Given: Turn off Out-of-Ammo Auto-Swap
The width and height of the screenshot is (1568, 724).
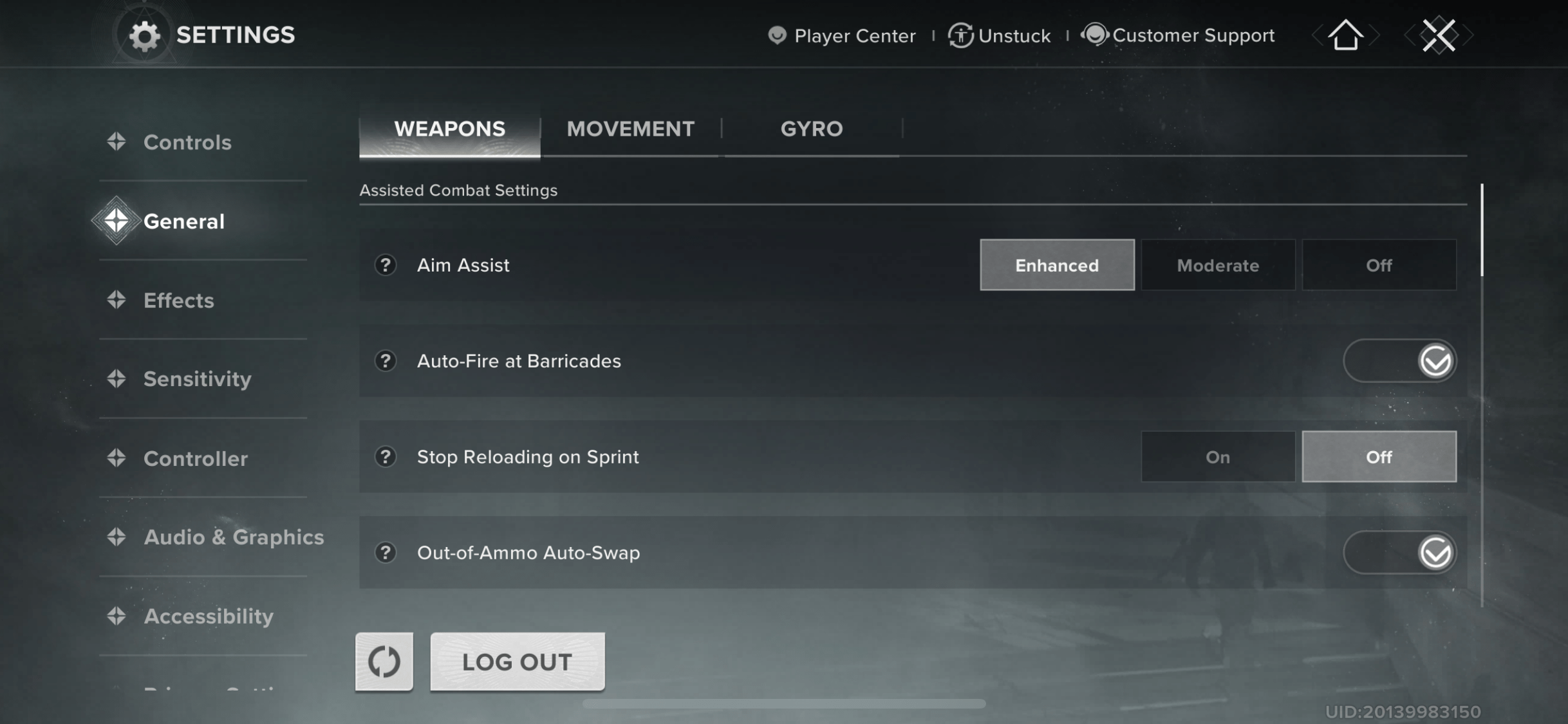Looking at the screenshot, I should click(x=1399, y=552).
